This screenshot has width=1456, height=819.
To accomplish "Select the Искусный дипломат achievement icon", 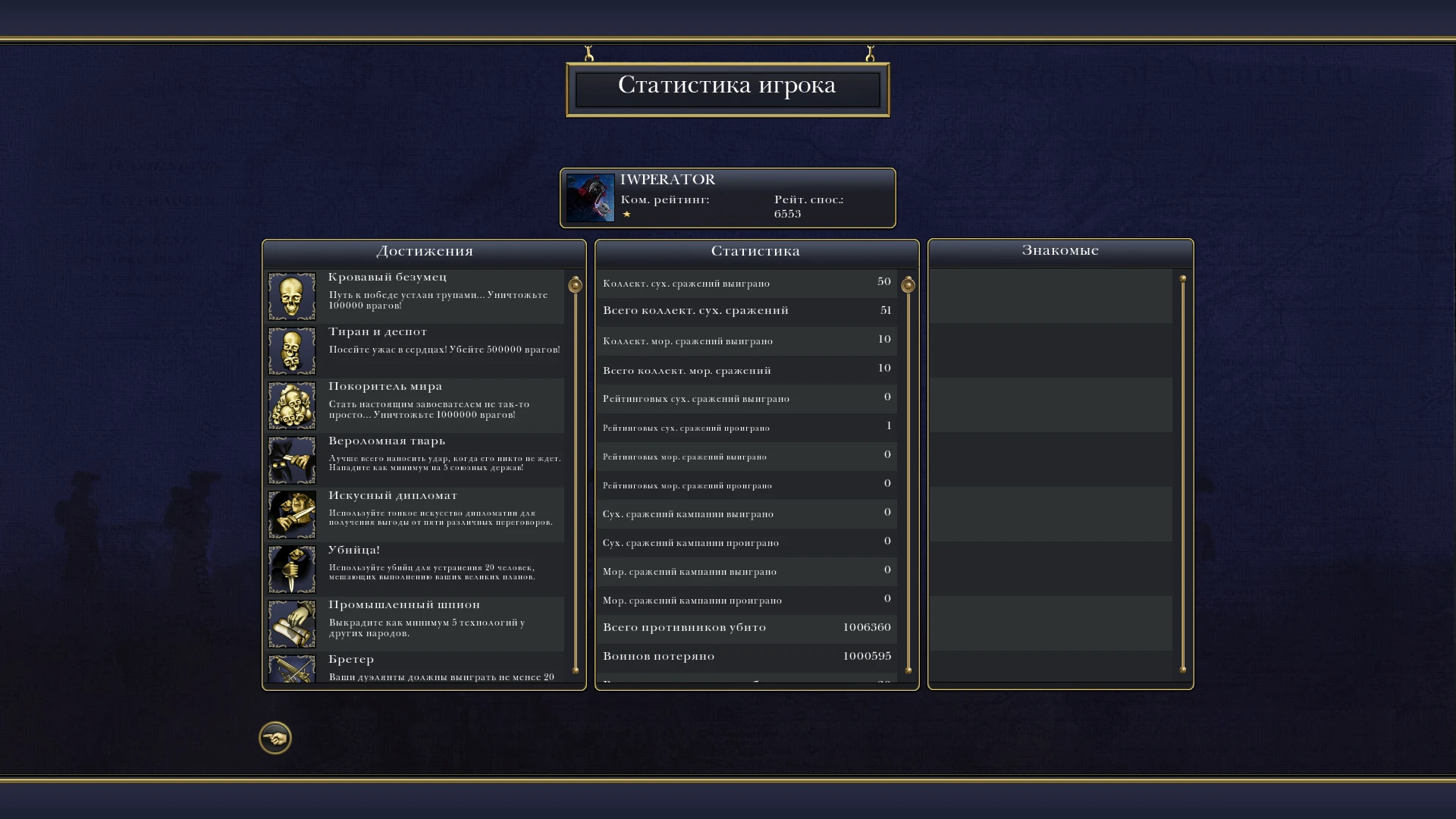I will (x=291, y=514).
